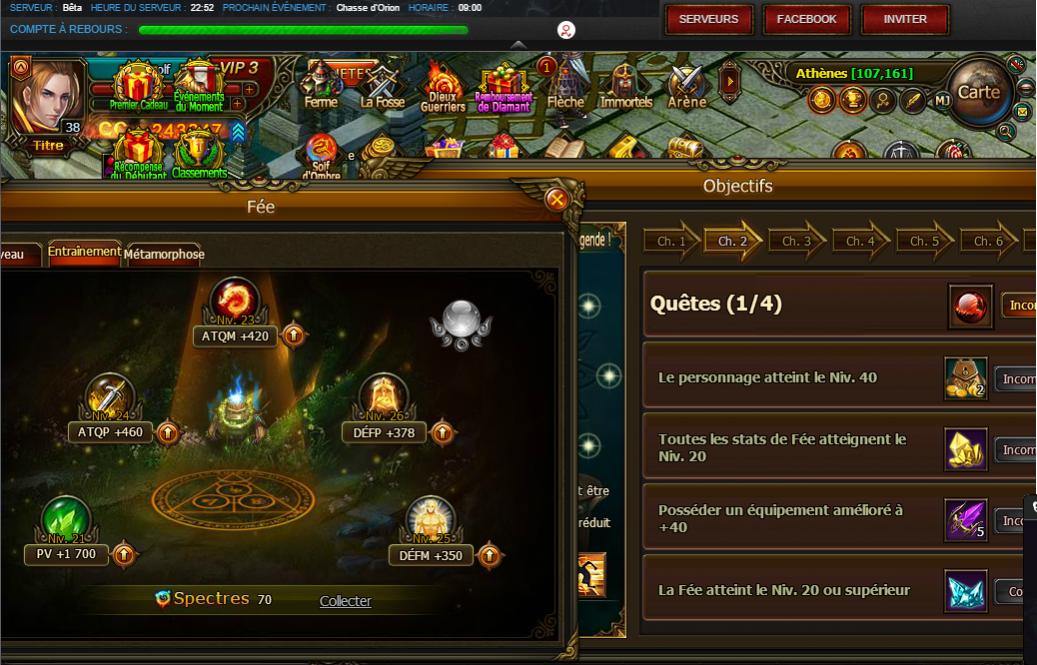Open the Arène menu

click(687, 86)
